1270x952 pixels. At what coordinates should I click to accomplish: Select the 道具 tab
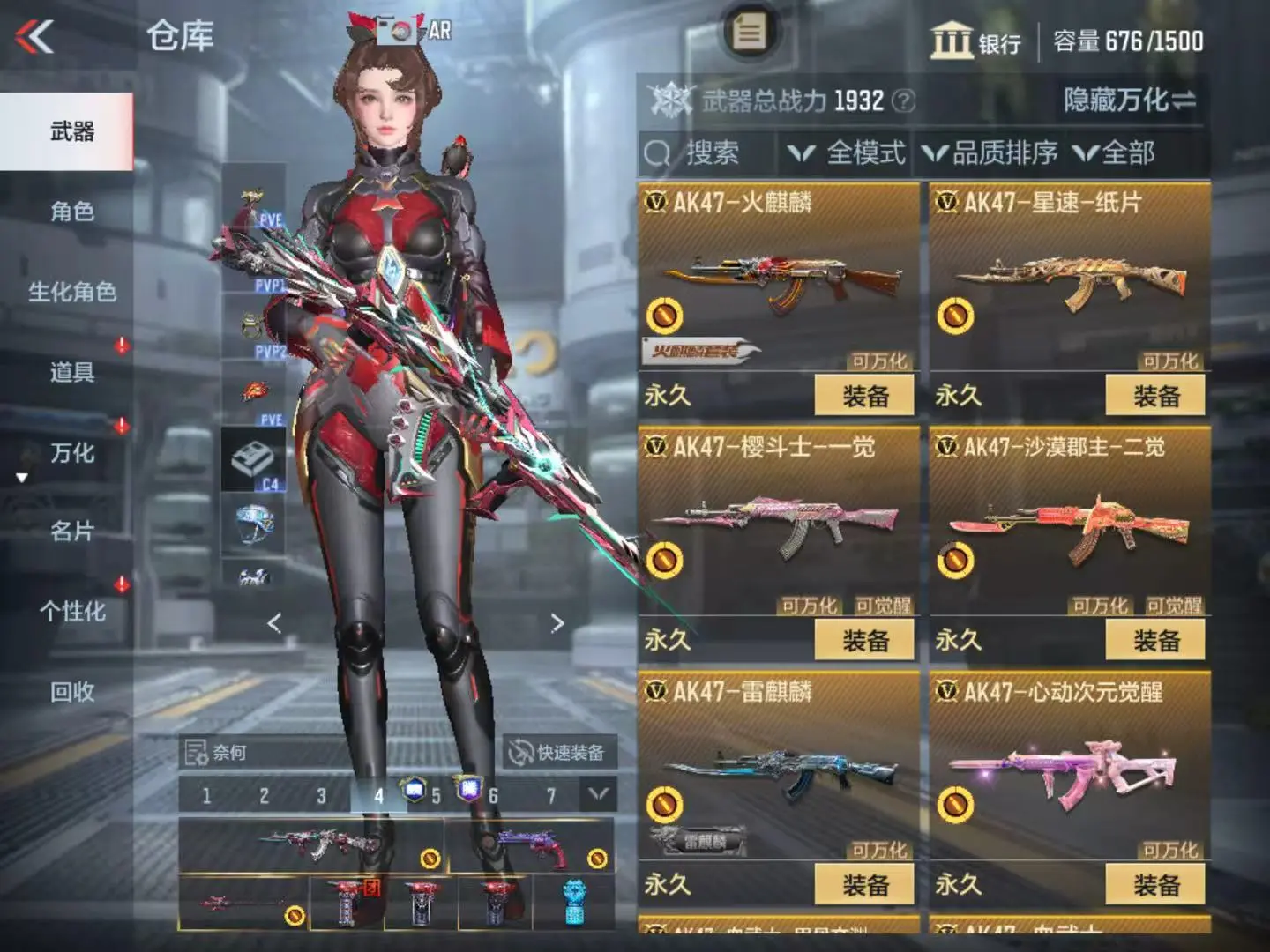pyautogui.click(x=71, y=372)
